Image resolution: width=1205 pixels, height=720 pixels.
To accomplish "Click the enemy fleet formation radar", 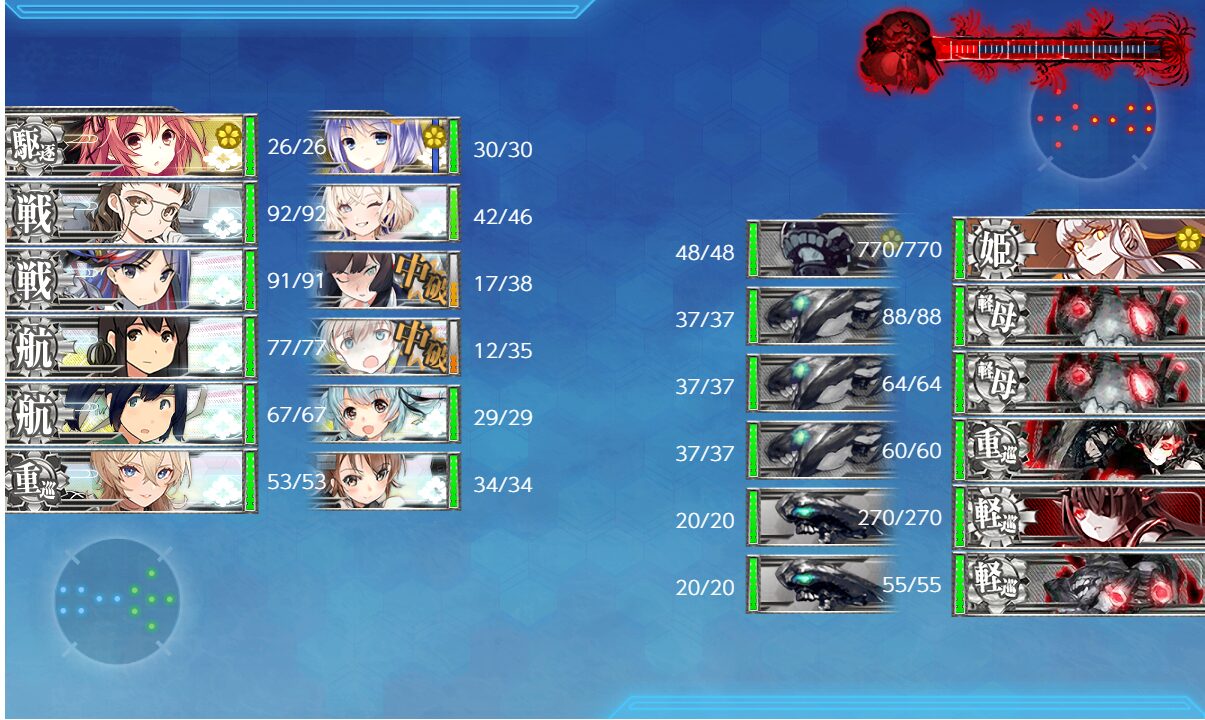I will point(1093,118).
